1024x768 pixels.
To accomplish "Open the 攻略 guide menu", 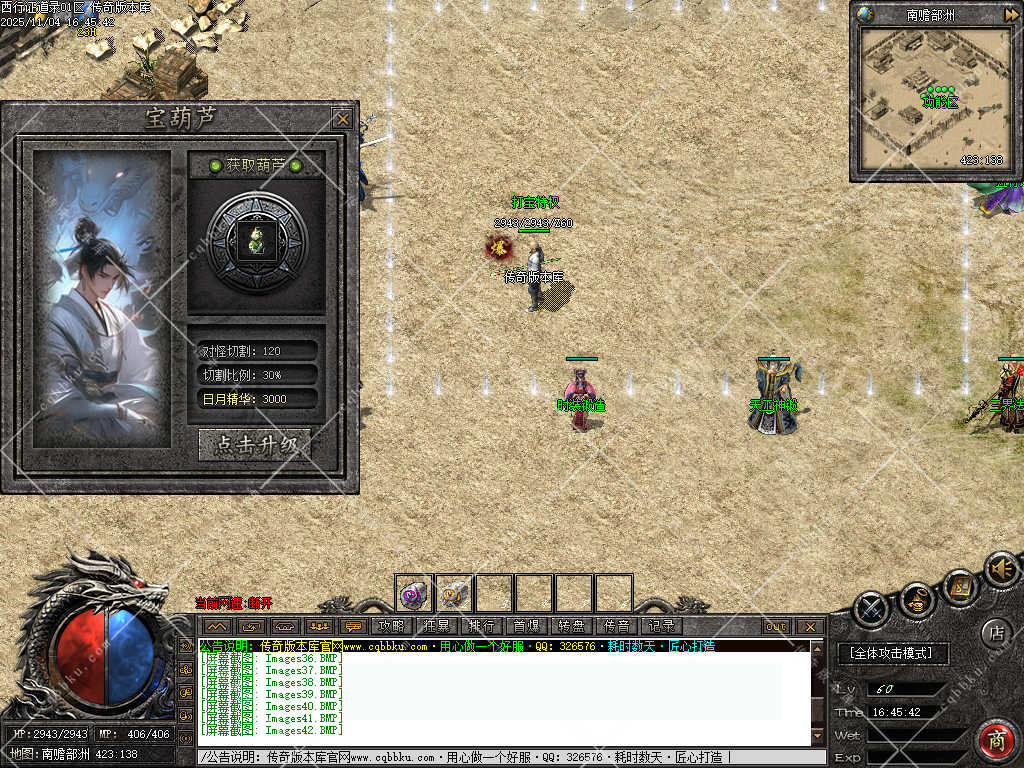I will pos(391,626).
